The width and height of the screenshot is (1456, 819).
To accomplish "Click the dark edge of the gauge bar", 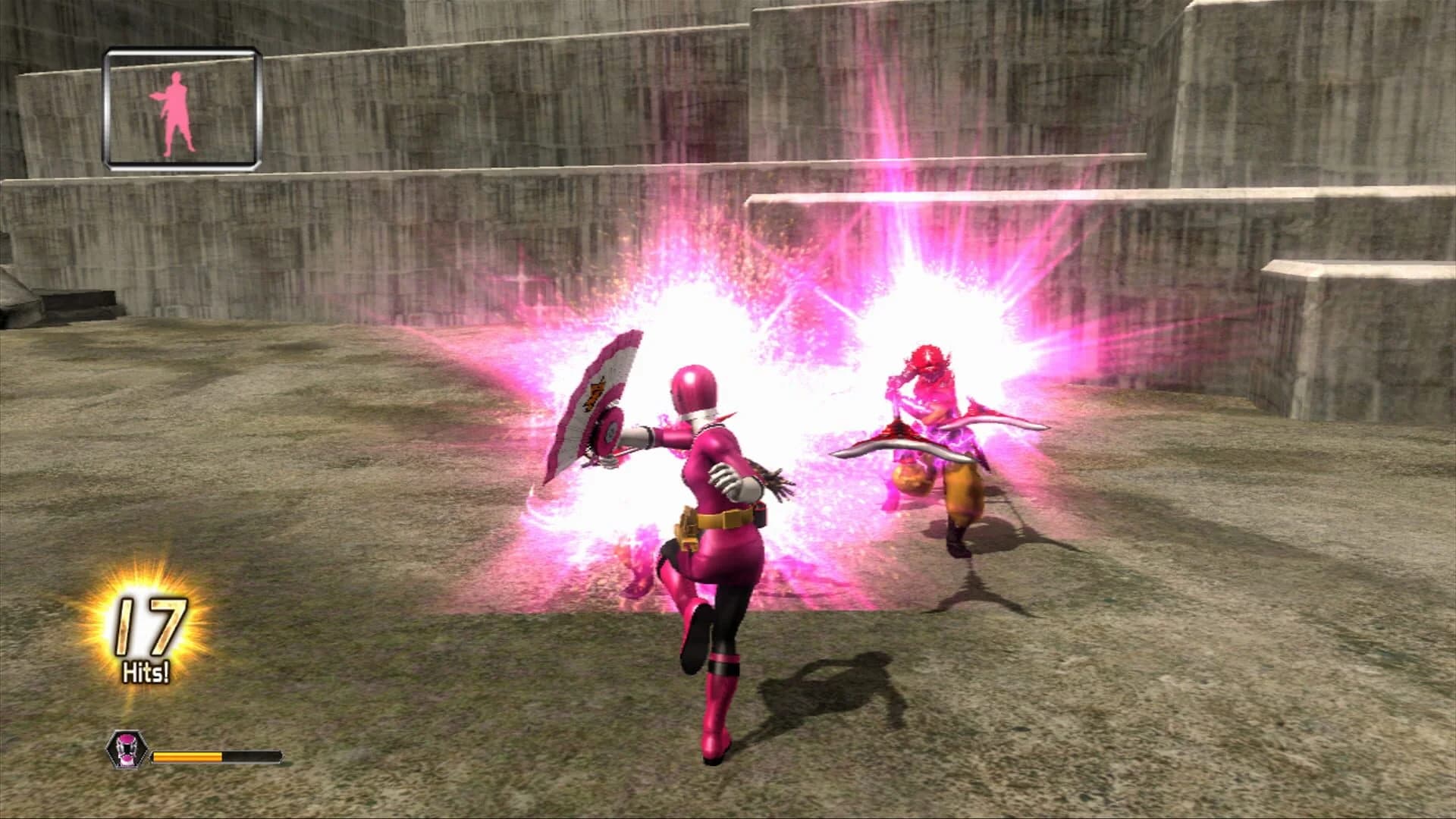I will [254, 757].
